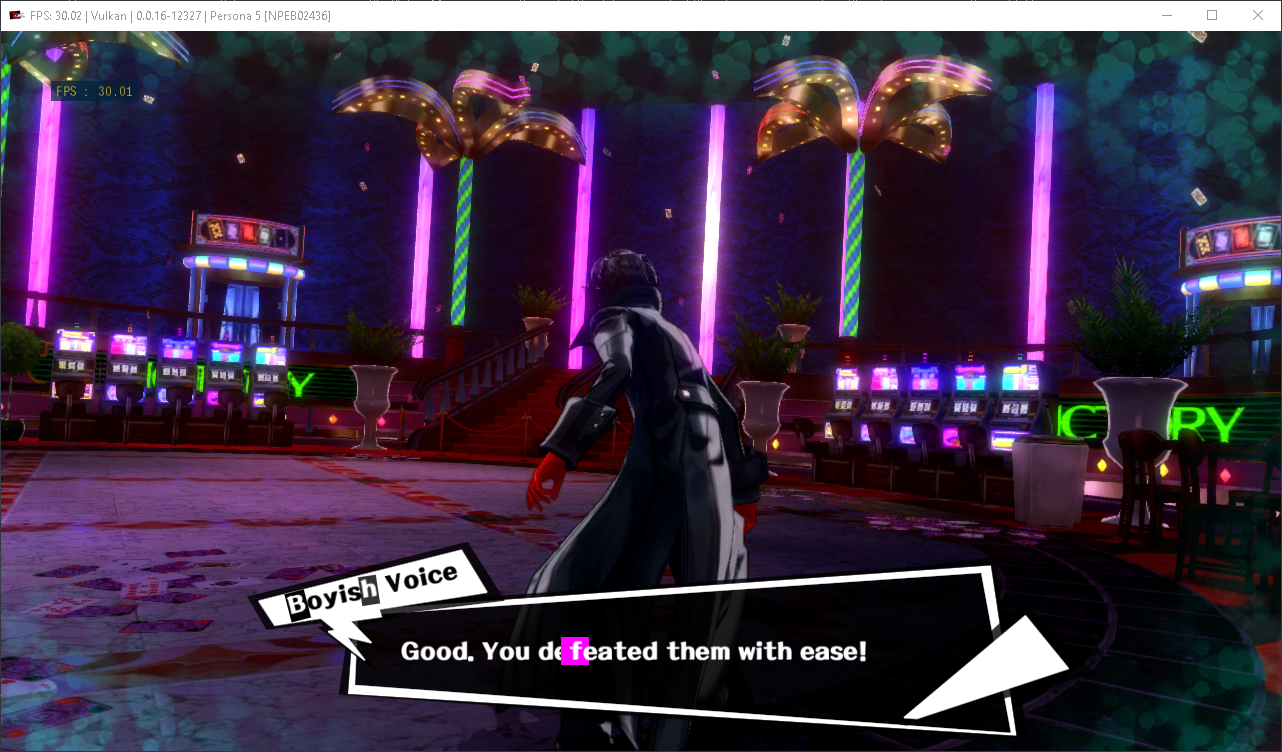Click the FPS 30.01 overlay counter
The height and width of the screenshot is (752, 1282).
pyautogui.click(x=95, y=91)
